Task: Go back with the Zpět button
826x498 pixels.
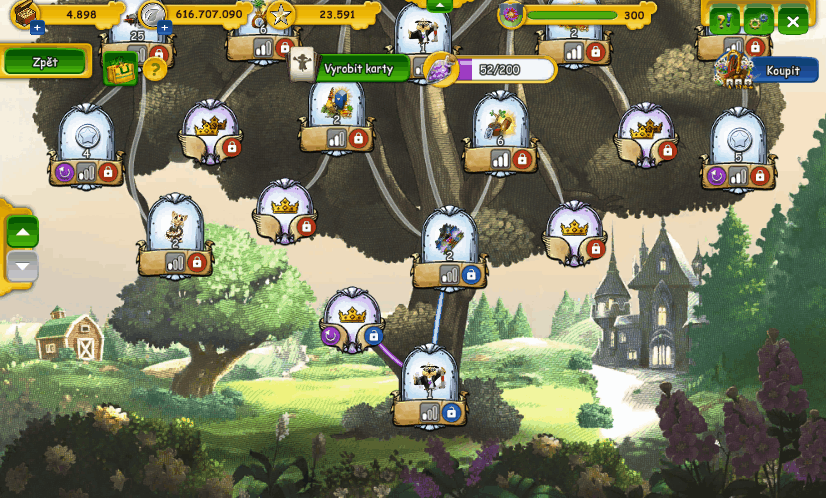Action: tap(45, 62)
